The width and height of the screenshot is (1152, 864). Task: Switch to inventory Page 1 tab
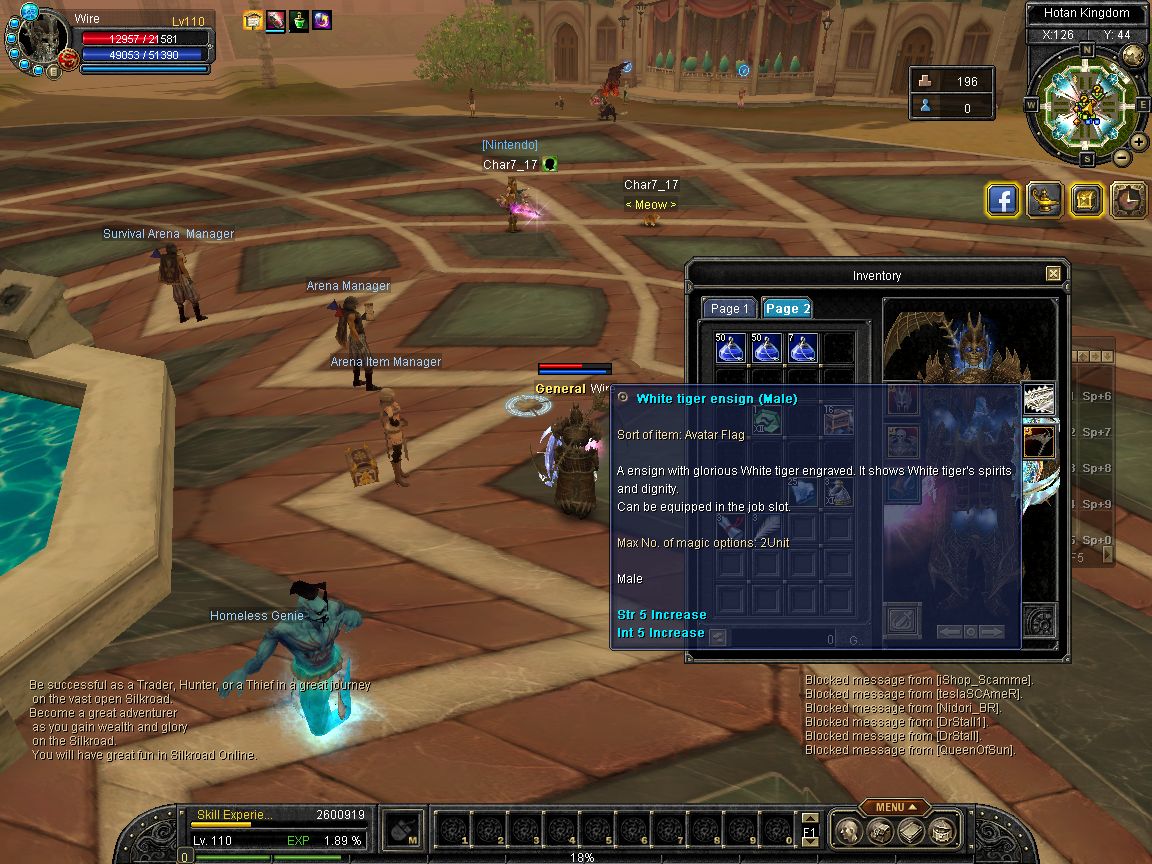pos(729,308)
